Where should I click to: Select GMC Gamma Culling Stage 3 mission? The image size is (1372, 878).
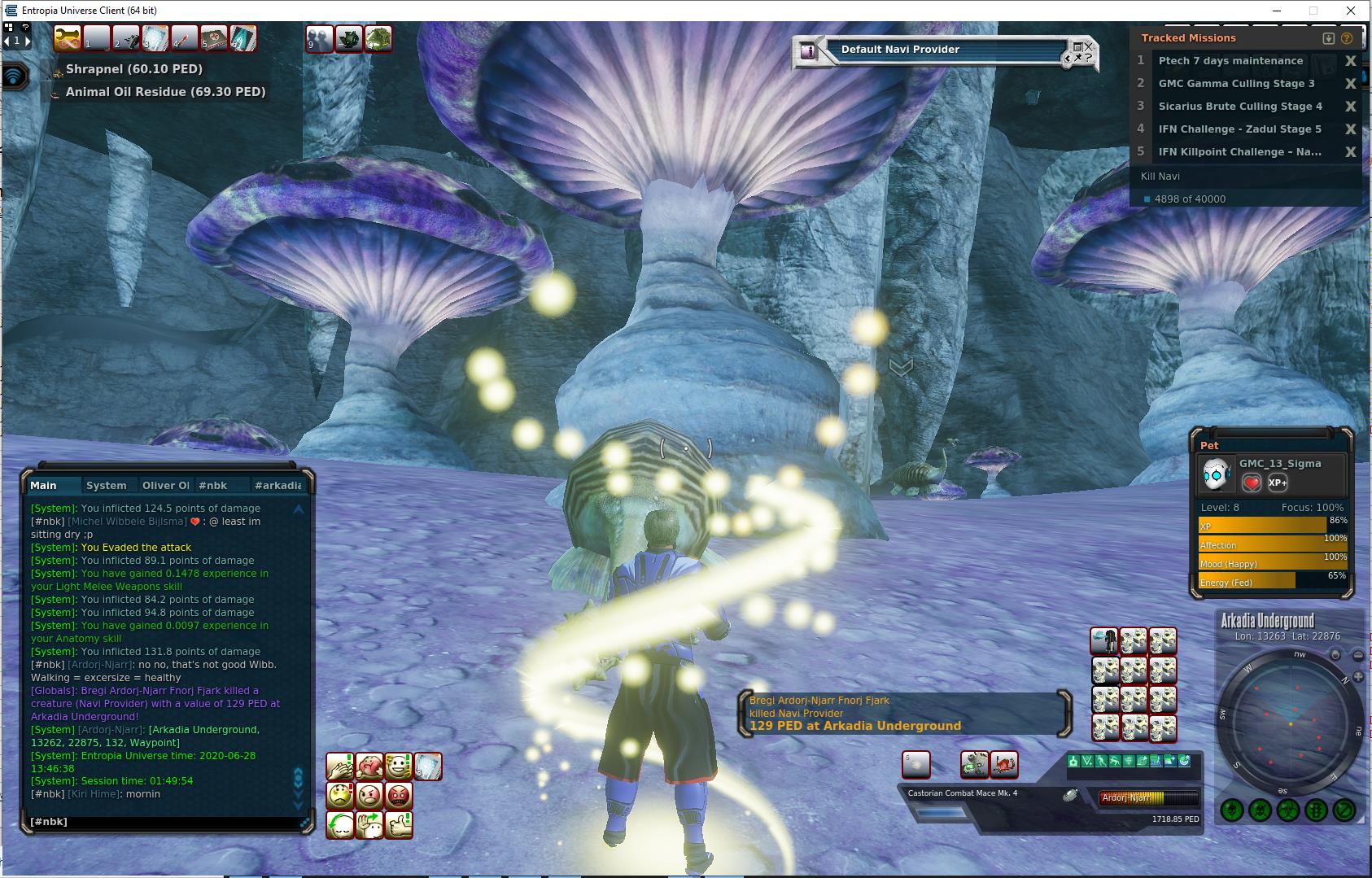(1236, 84)
